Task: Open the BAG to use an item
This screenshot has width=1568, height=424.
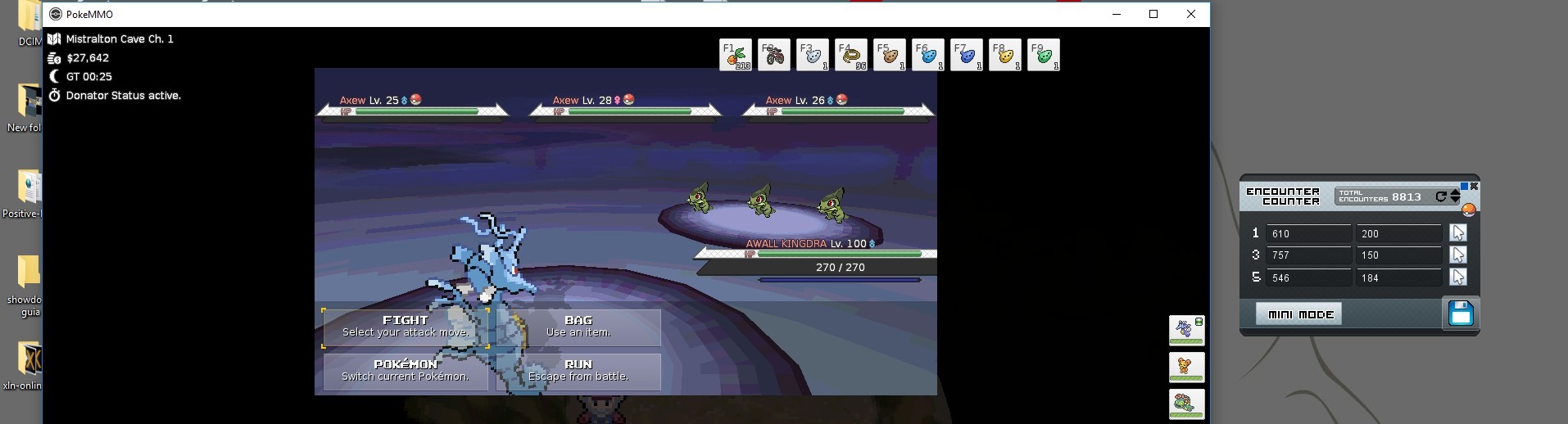Action: point(578,327)
